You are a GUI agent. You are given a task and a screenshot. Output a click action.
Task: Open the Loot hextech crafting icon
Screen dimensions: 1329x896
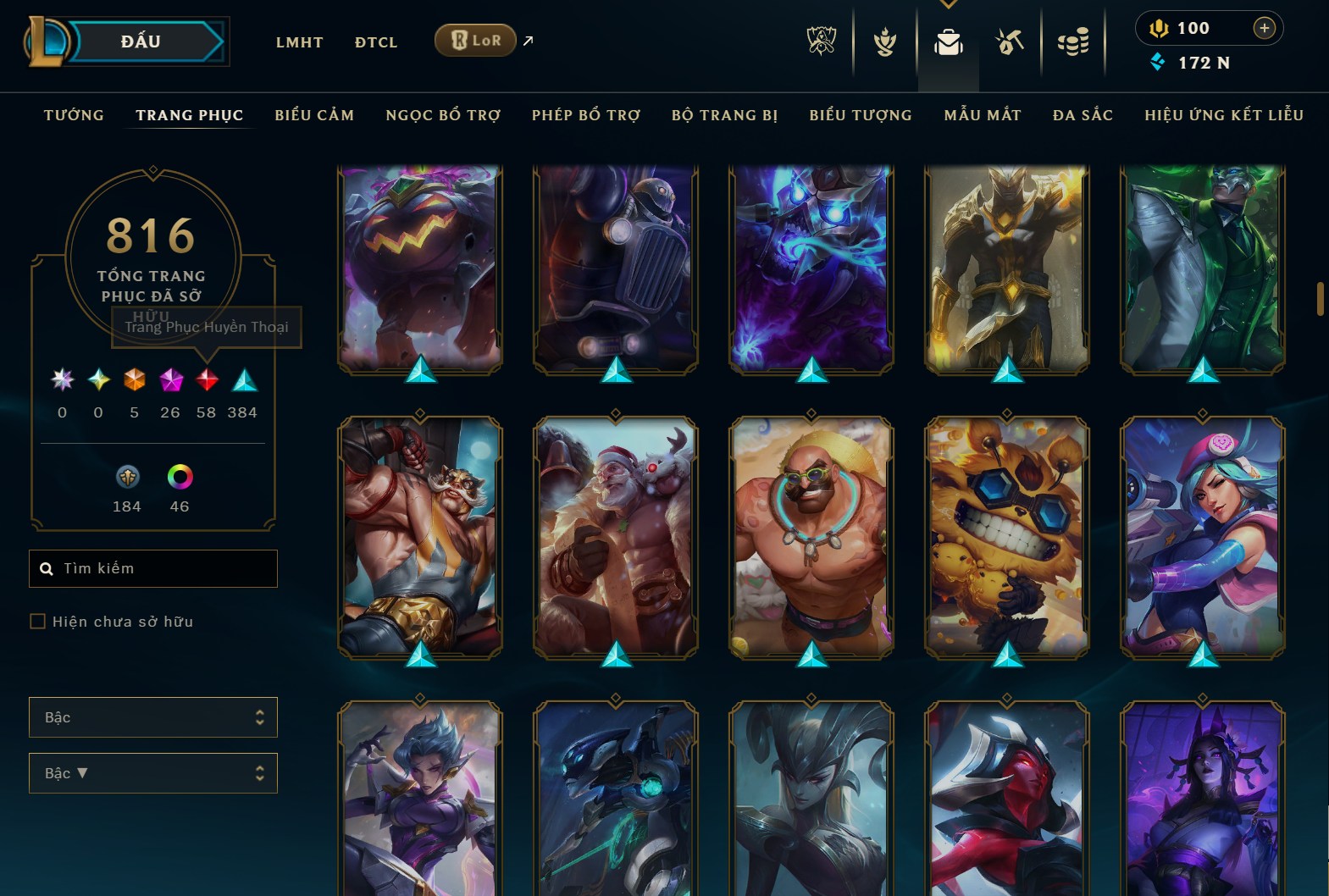(x=1010, y=40)
